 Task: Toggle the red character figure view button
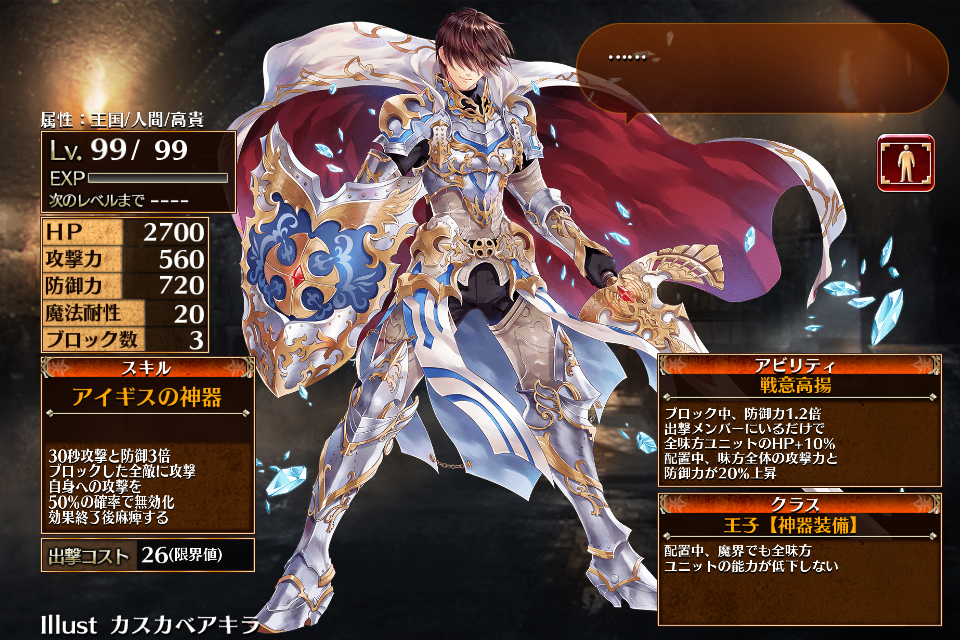[906, 163]
